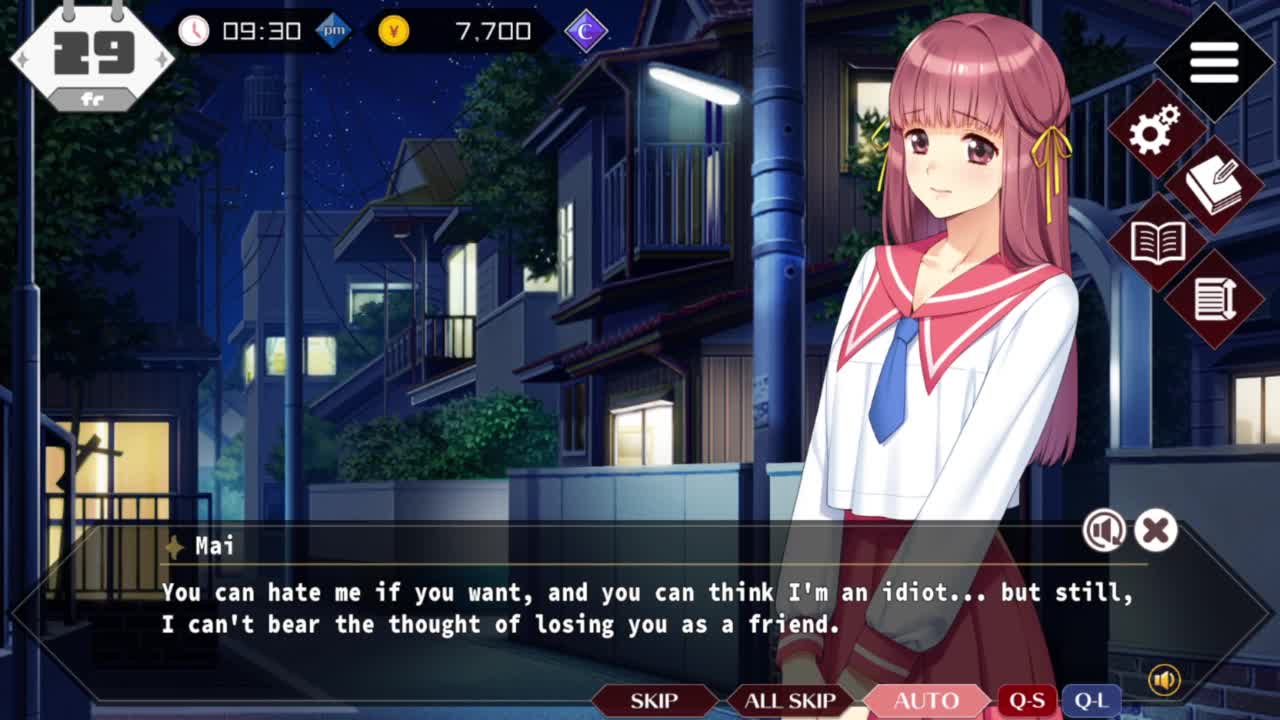Open the purple C gem currency icon
1280x720 pixels.
[x=586, y=32]
